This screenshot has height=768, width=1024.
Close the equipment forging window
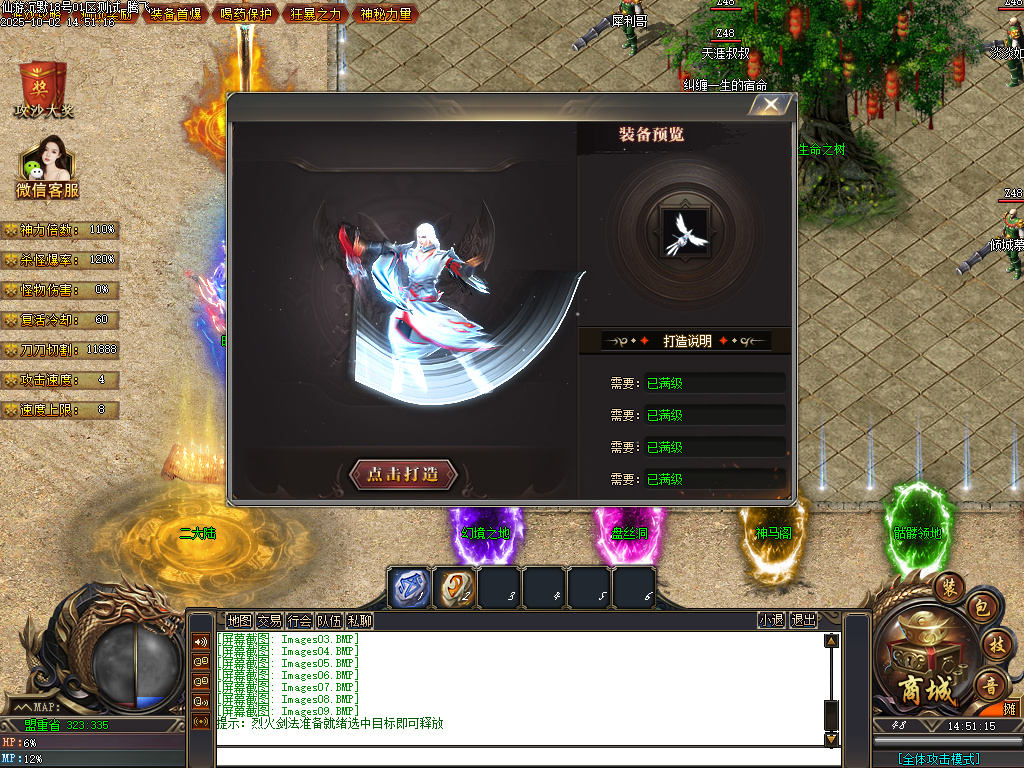771,104
